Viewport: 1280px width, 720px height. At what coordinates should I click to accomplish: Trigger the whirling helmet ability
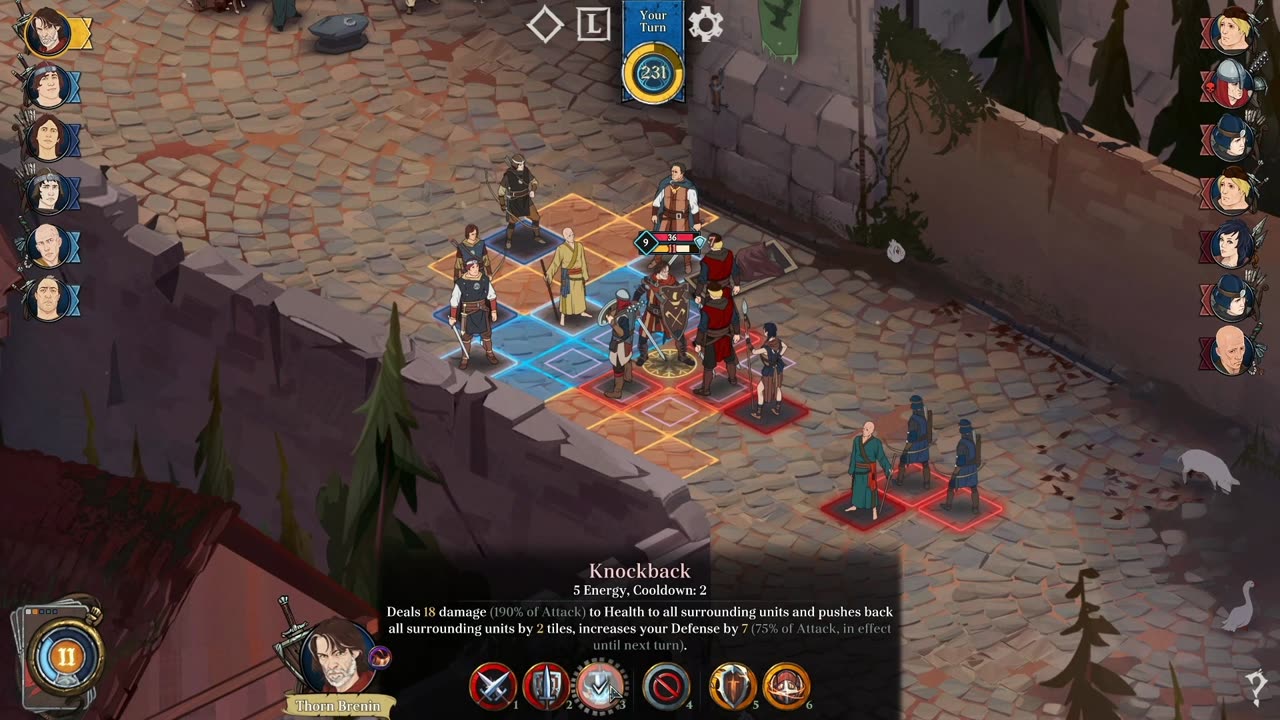(786, 687)
